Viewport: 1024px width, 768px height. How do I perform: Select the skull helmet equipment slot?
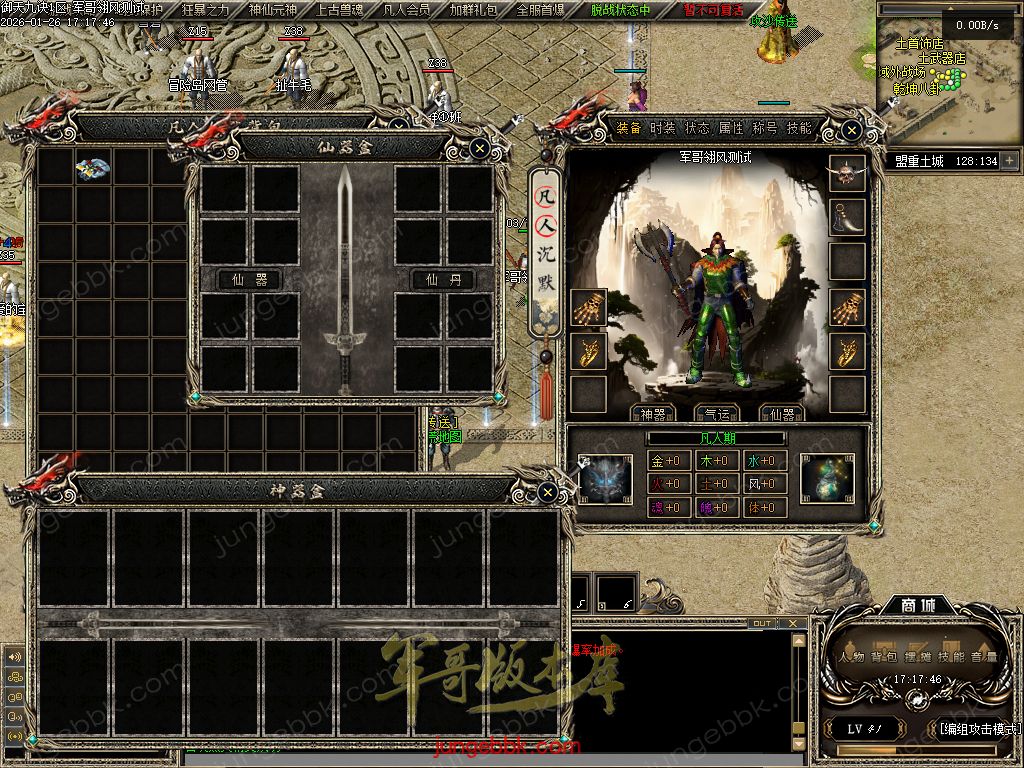(848, 173)
